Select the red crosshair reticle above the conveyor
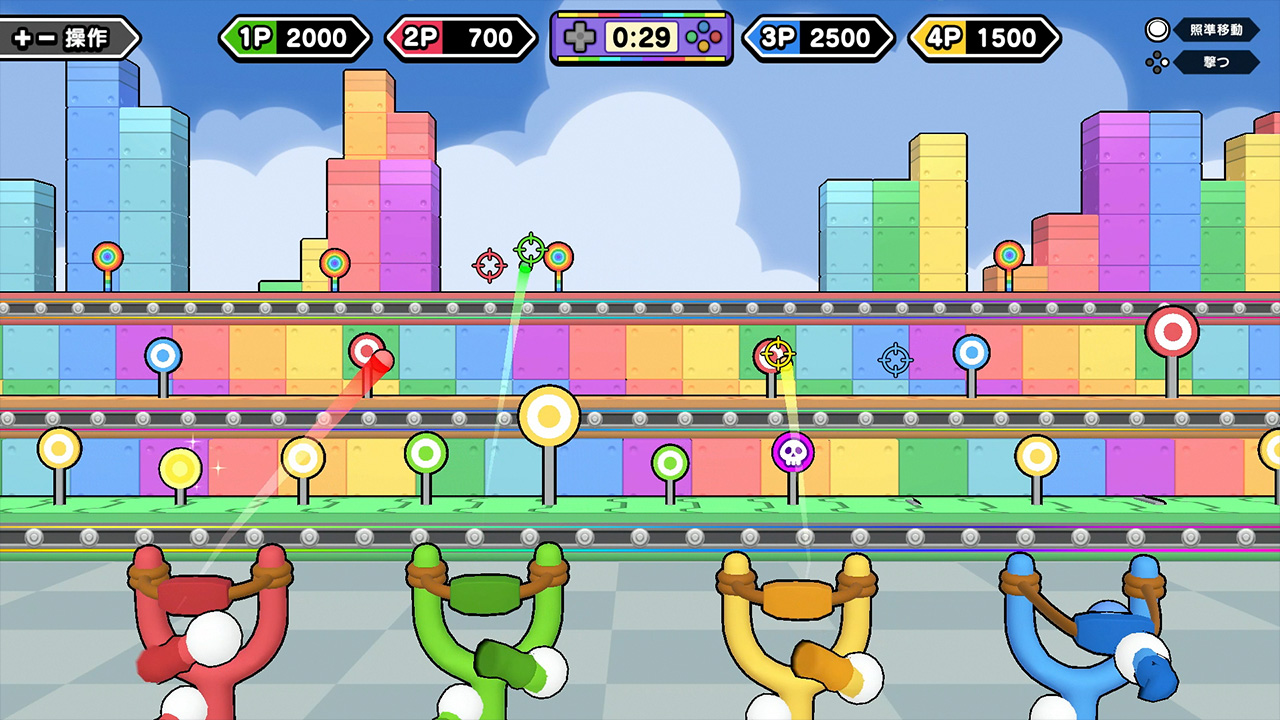 (x=489, y=264)
